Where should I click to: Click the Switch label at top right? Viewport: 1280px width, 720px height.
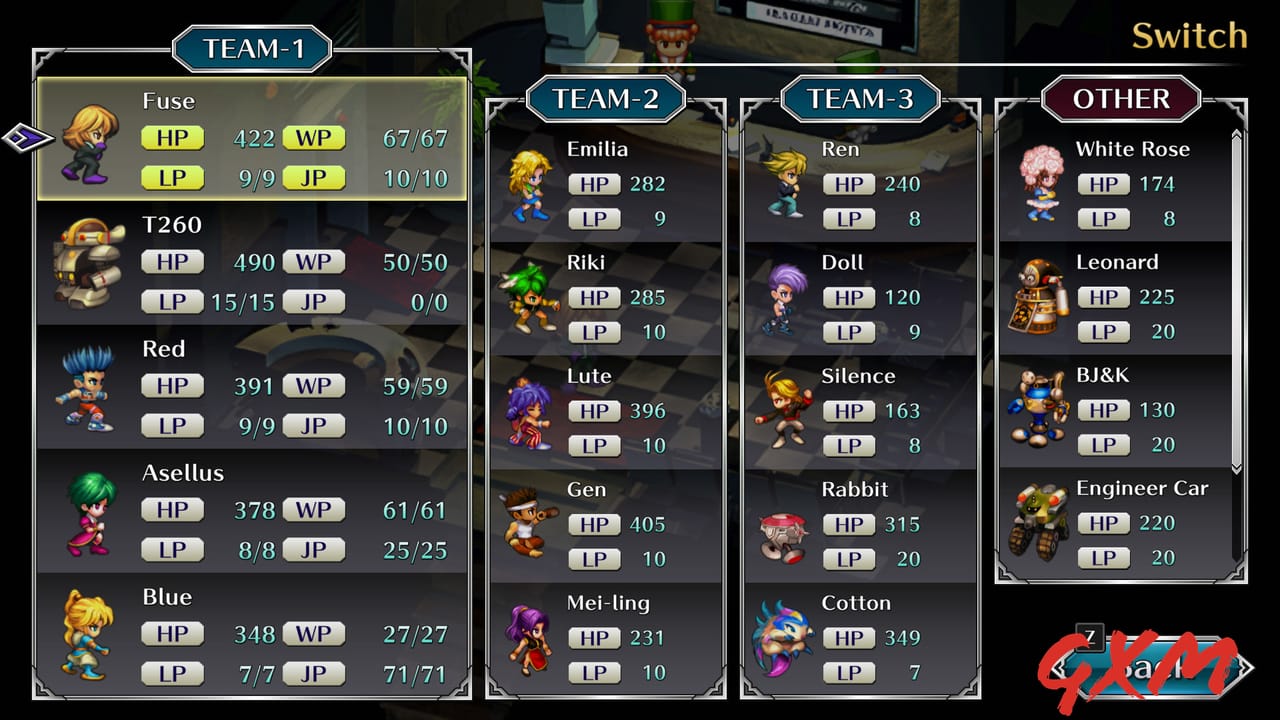1189,36
